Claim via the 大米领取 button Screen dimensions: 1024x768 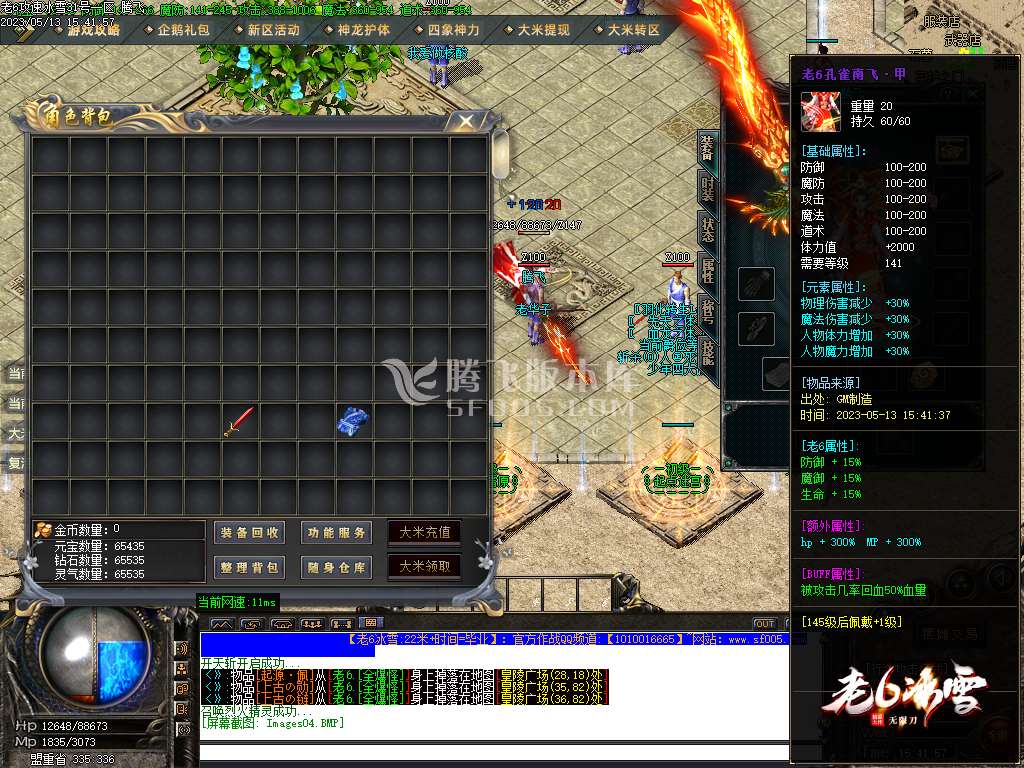[425, 567]
